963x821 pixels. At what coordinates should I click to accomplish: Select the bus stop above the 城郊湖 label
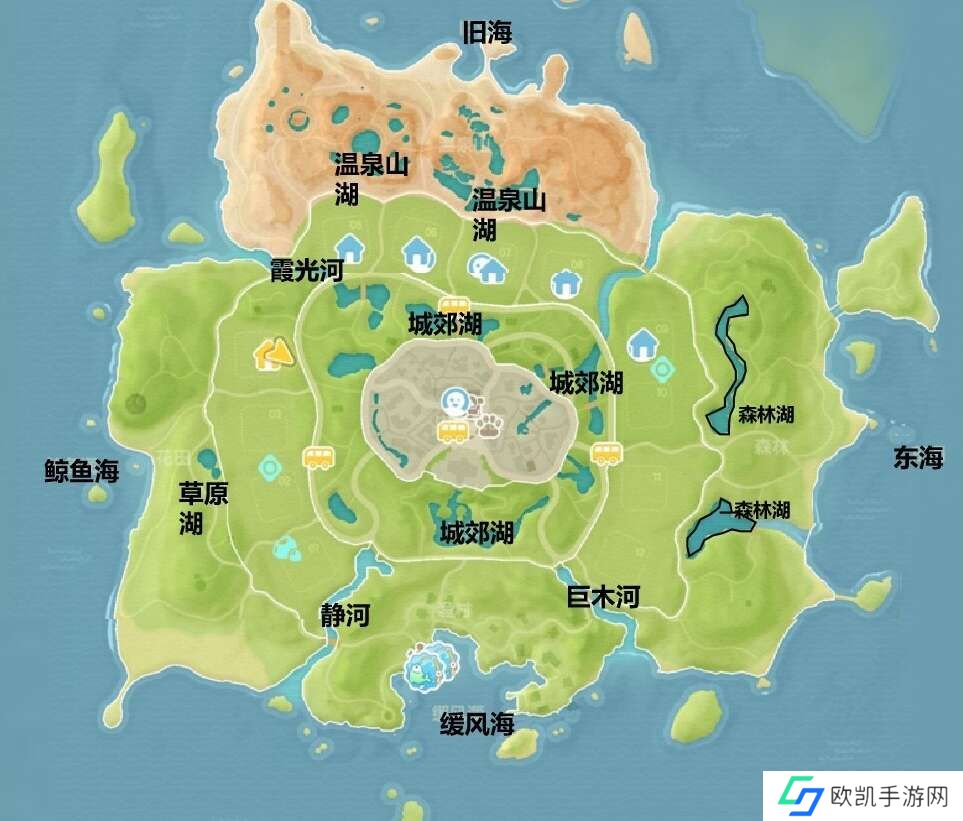pos(454,305)
